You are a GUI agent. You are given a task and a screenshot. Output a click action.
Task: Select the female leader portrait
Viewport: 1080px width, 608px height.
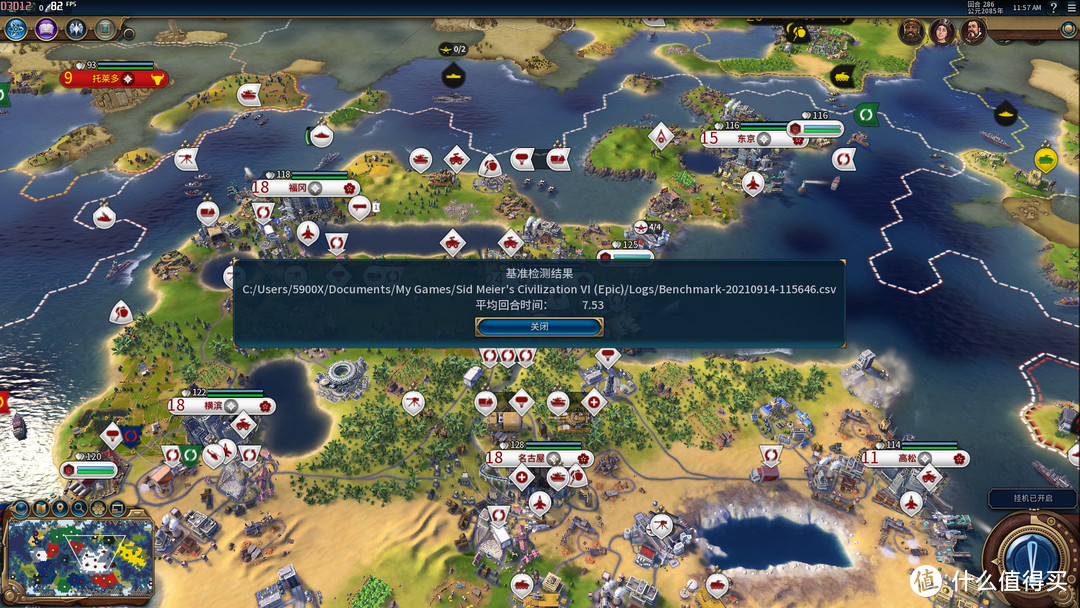tap(942, 32)
